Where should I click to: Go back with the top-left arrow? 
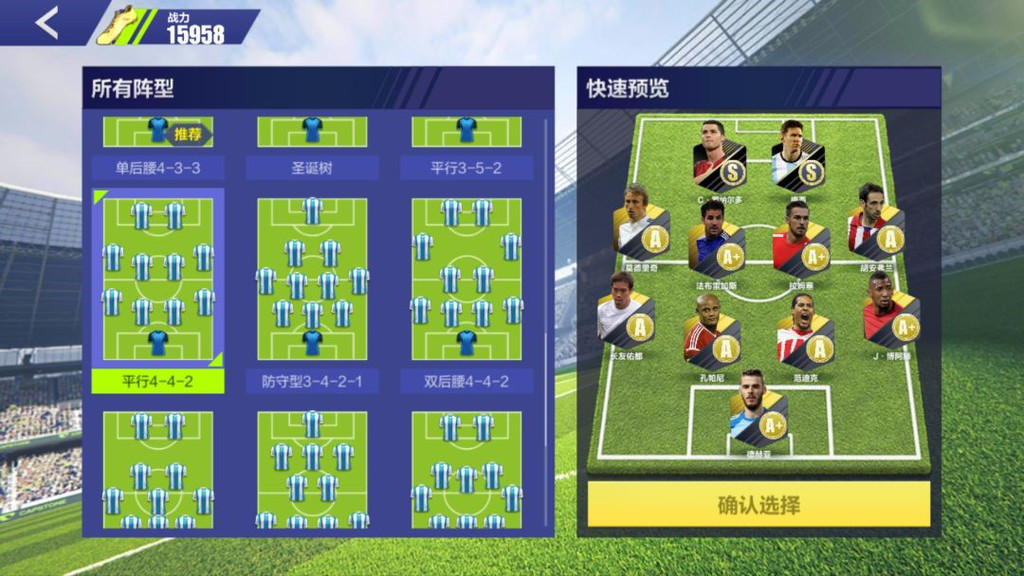46,23
